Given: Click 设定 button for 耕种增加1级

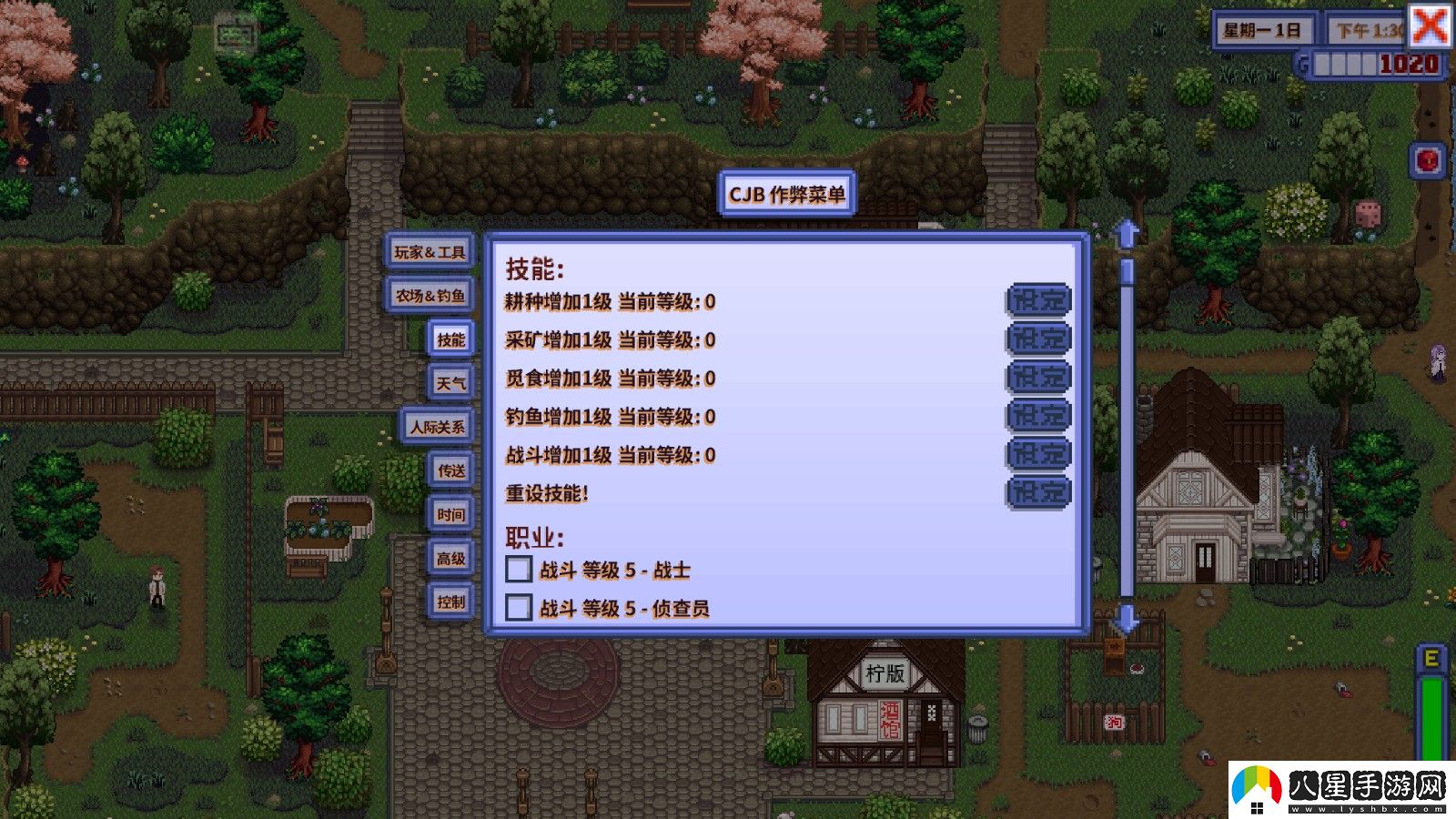Looking at the screenshot, I should pos(1038,300).
